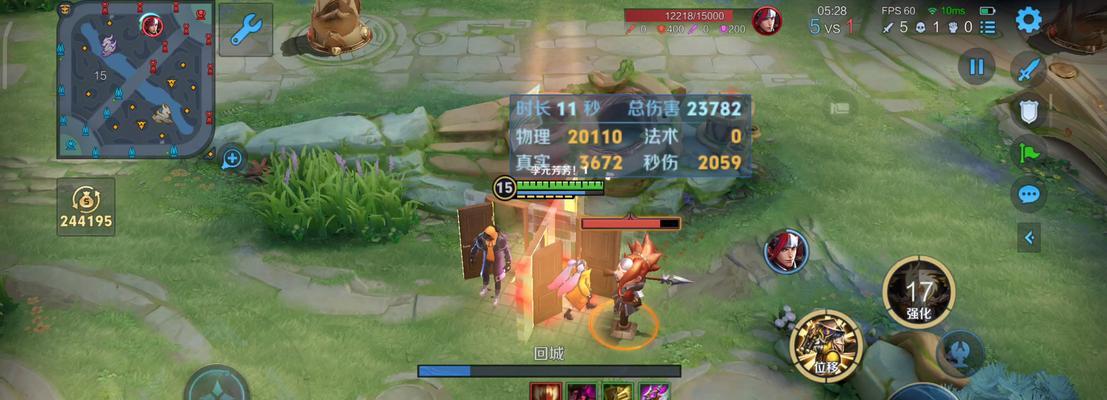Open the chat bubble quick messages
The image size is (1107, 400).
pyautogui.click(x=1028, y=193)
